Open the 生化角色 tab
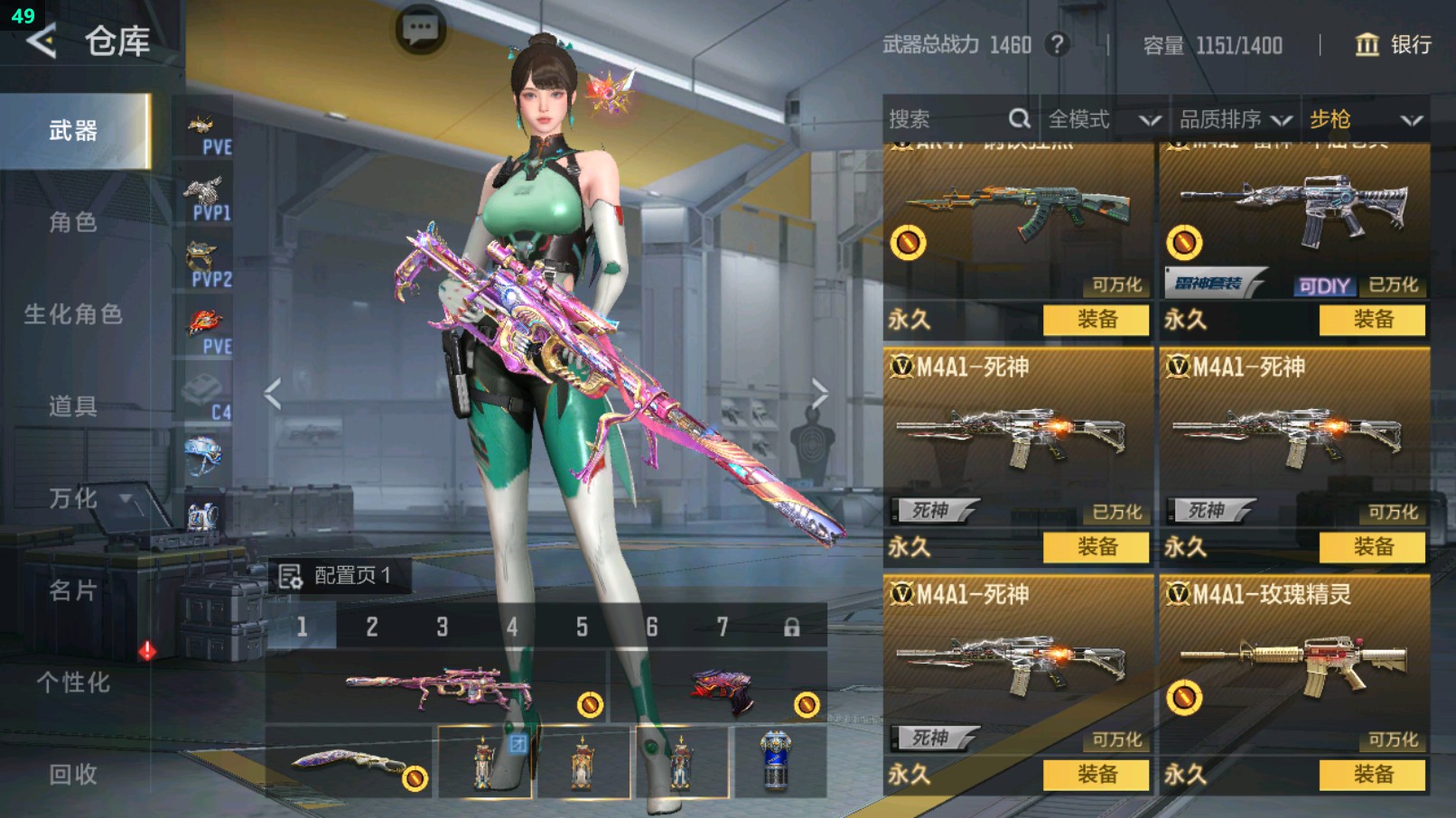The image size is (1456, 818). (73, 314)
